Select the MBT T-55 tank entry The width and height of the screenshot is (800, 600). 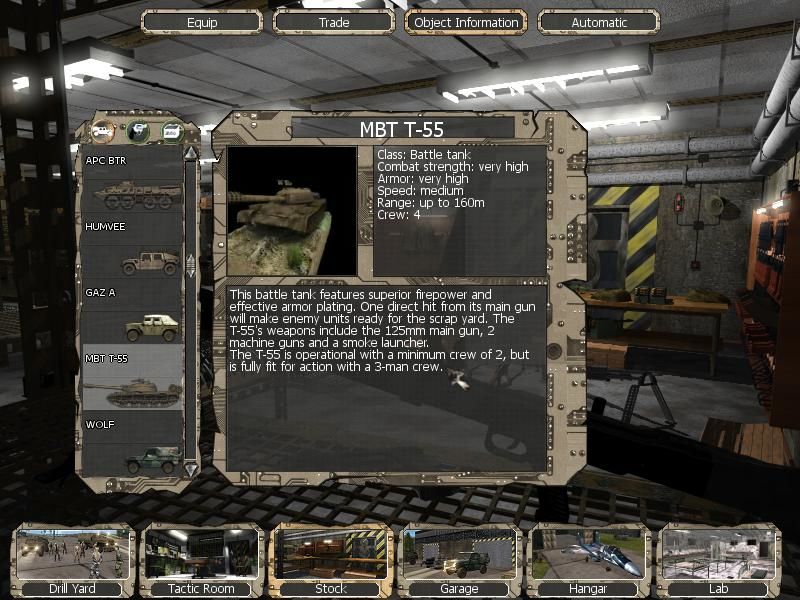pyautogui.click(x=131, y=379)
